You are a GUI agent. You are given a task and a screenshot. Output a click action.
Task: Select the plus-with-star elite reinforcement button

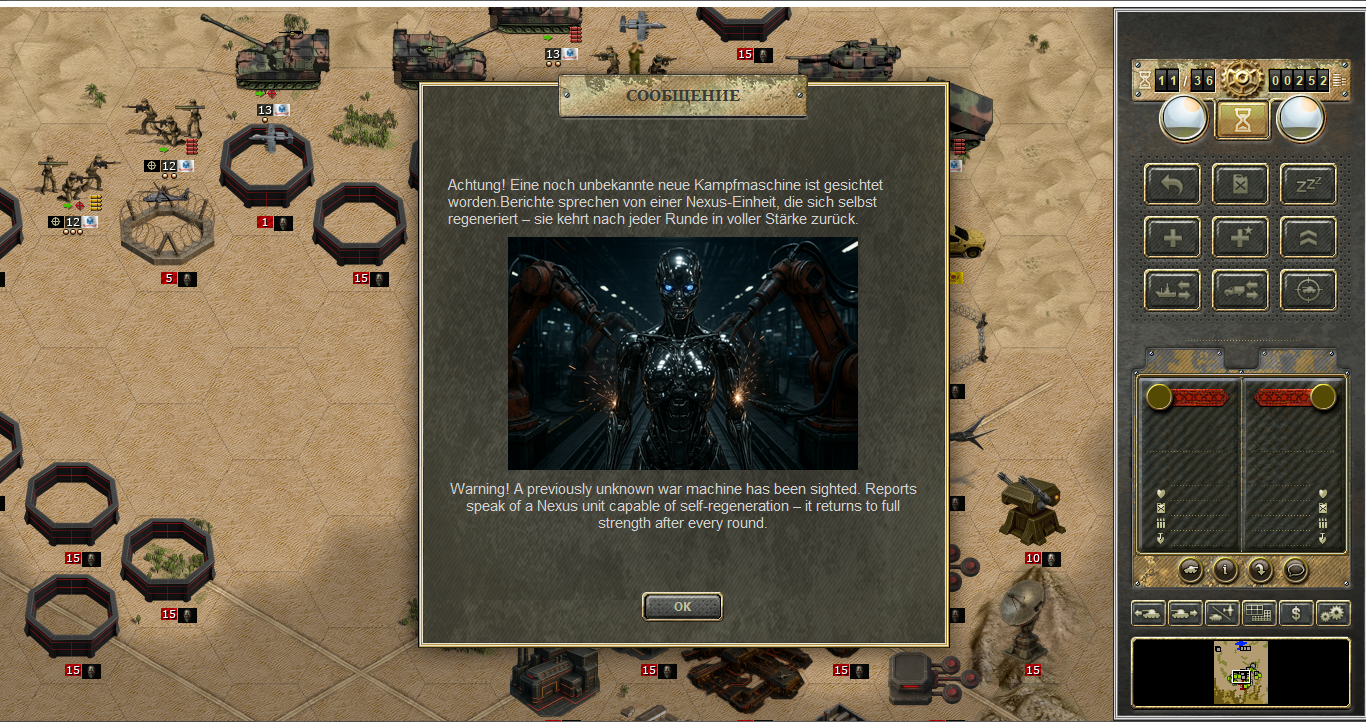1241,237
